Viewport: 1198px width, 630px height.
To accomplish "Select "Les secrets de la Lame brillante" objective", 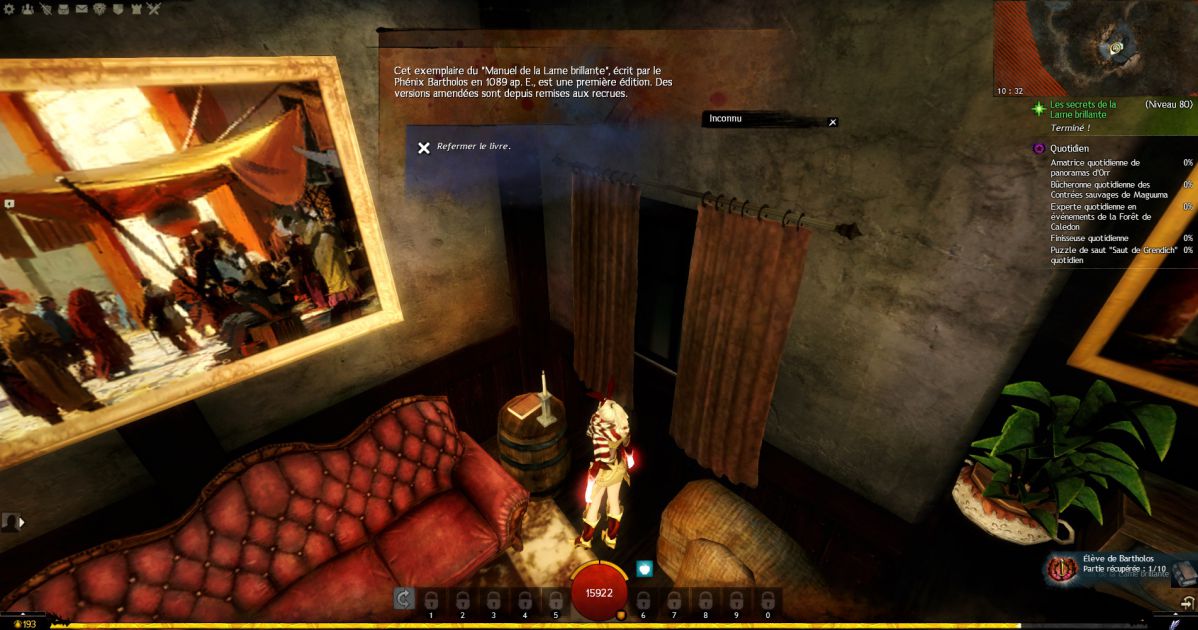I will (x=1083, y=109).
